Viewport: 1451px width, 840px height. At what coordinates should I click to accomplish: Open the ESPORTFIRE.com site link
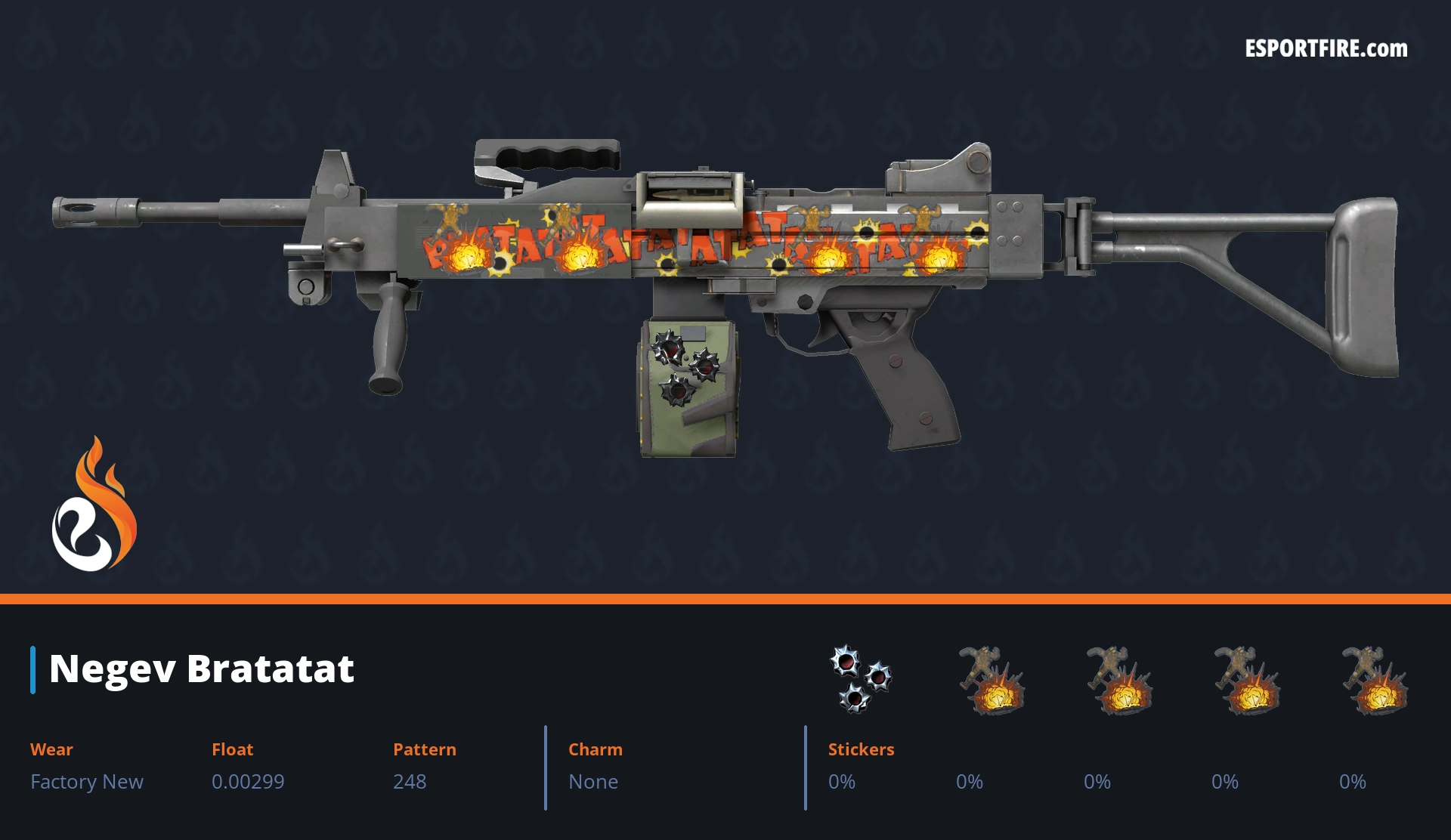coord(1326,49)
